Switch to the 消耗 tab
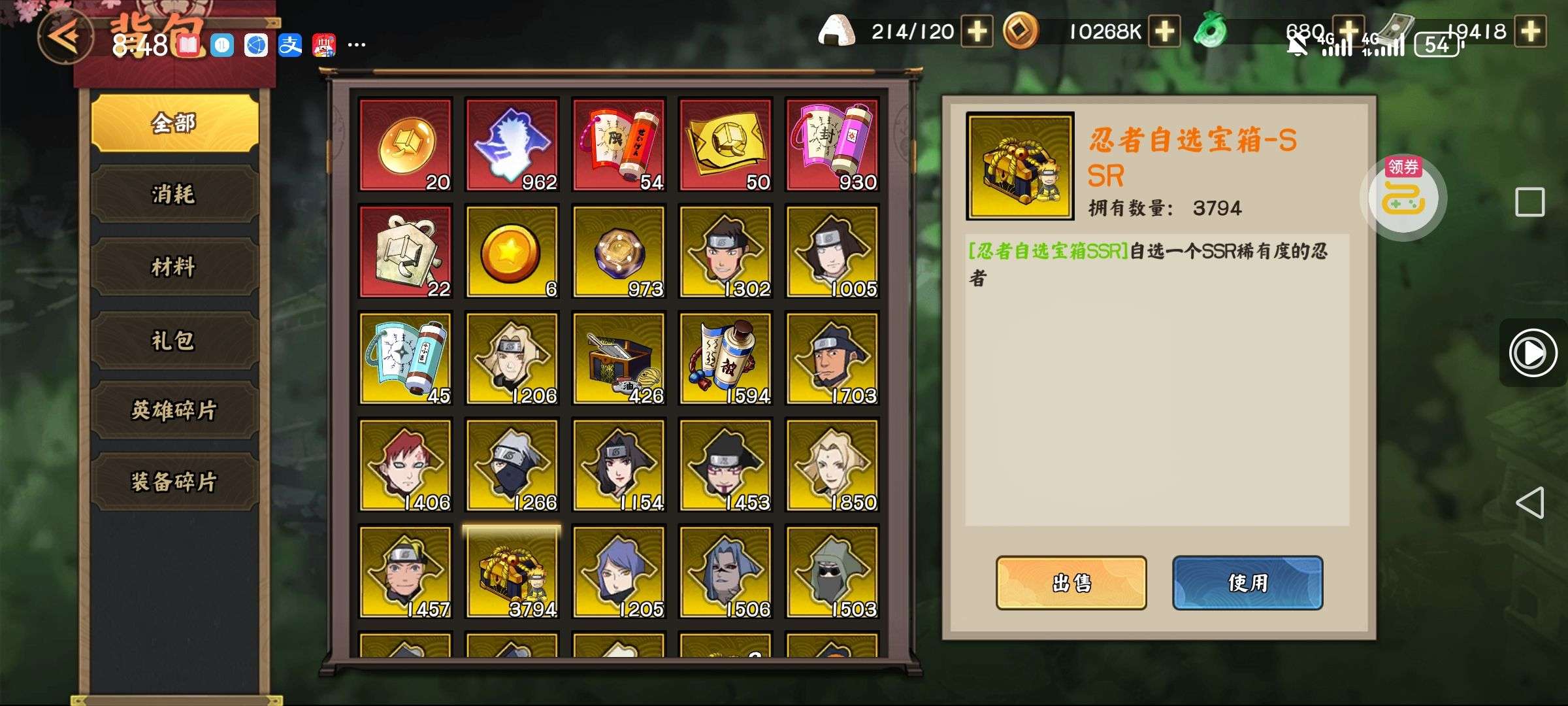This screenshot has width=1568, height=706. [x=174, y=194]
